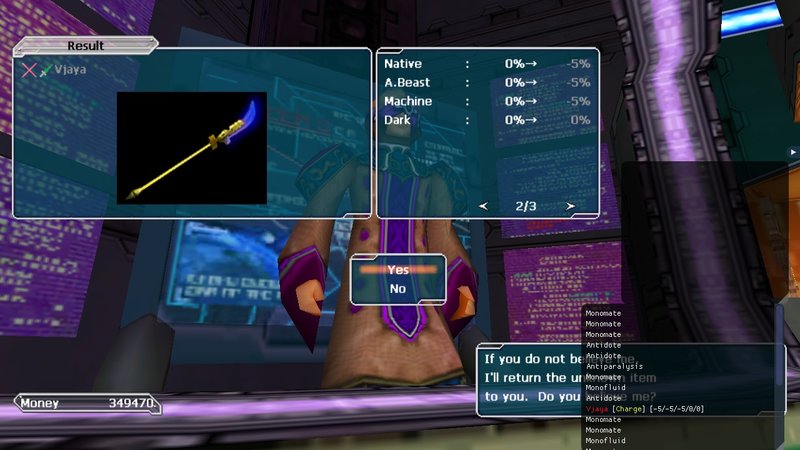800x450 pixels.
Task: Select the Vjaja weapon preview image
Action: tap(192, 148)
